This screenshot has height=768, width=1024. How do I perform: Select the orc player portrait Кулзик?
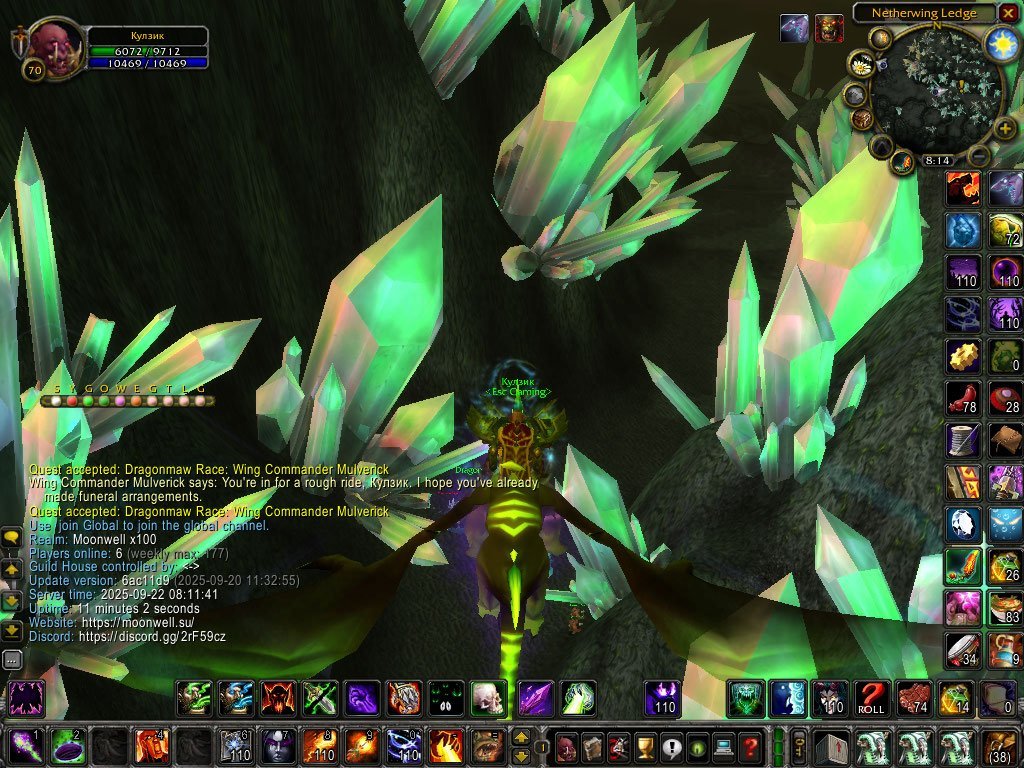click(x=52, y=44)
